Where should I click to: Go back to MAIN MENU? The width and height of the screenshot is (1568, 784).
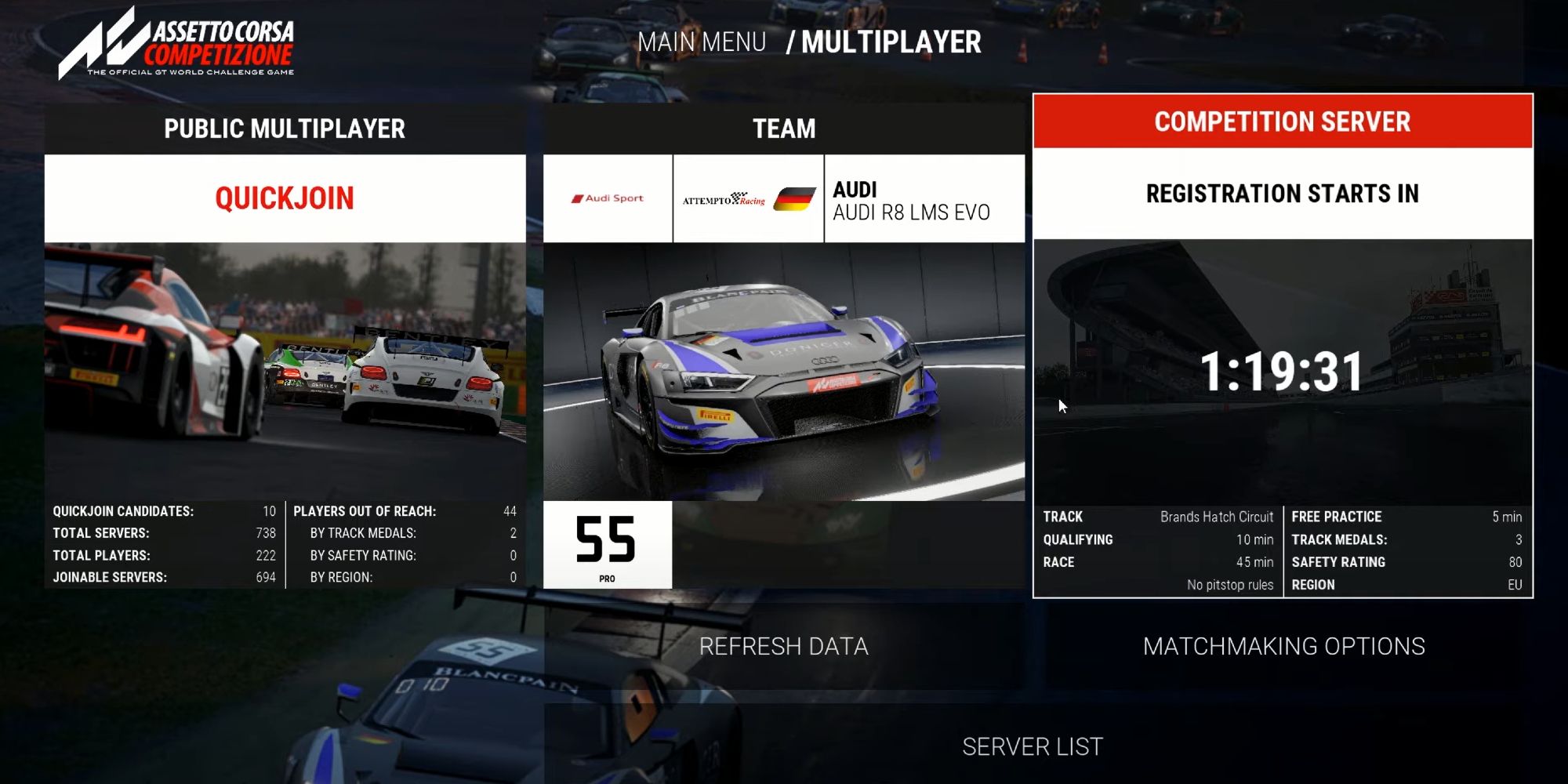click(x=702, y=42)
